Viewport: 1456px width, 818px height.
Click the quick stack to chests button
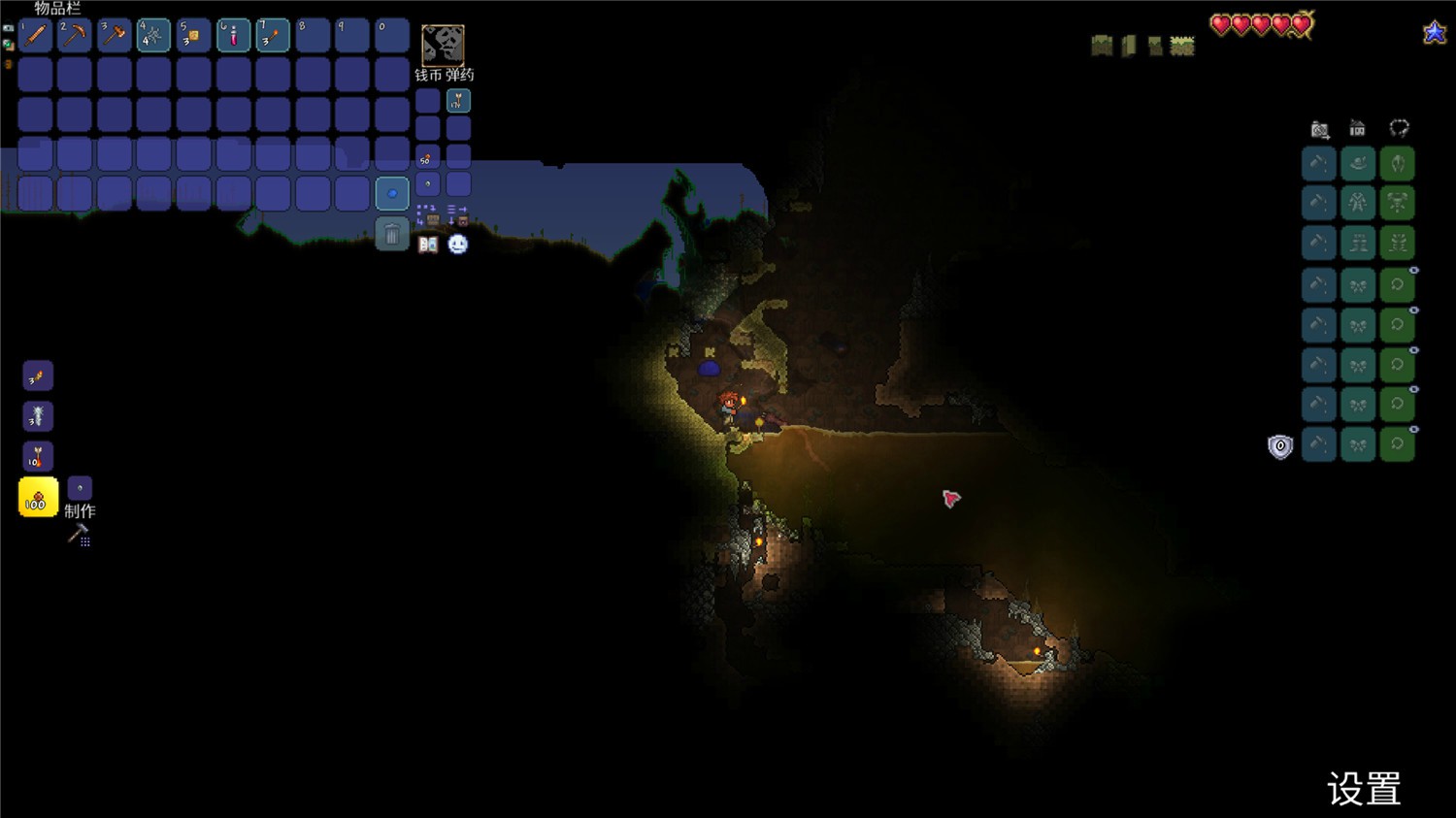(428, 214)
